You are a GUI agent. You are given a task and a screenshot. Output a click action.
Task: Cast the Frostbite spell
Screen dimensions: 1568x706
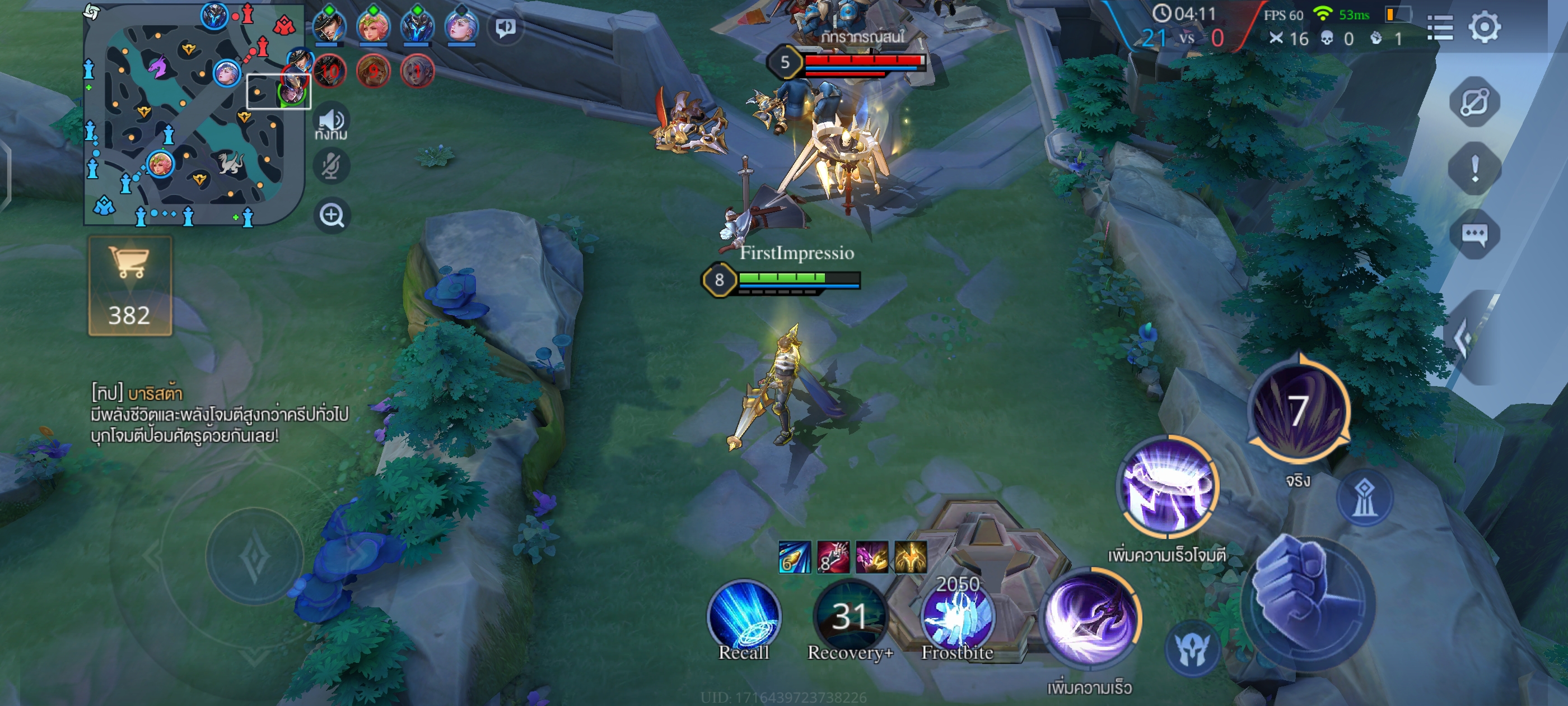point(957,615)
